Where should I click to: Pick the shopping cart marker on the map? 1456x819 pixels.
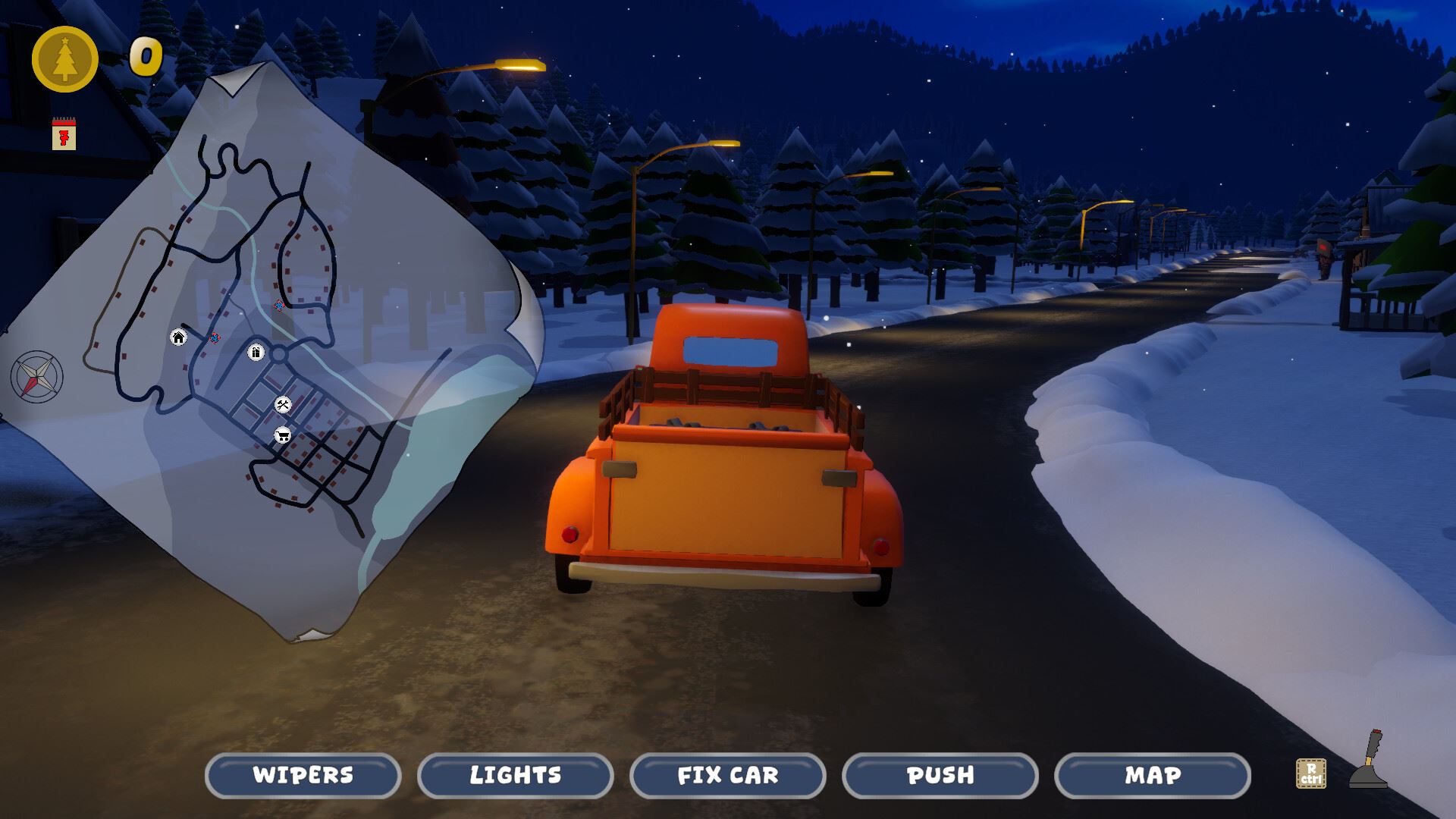(283, 435)
